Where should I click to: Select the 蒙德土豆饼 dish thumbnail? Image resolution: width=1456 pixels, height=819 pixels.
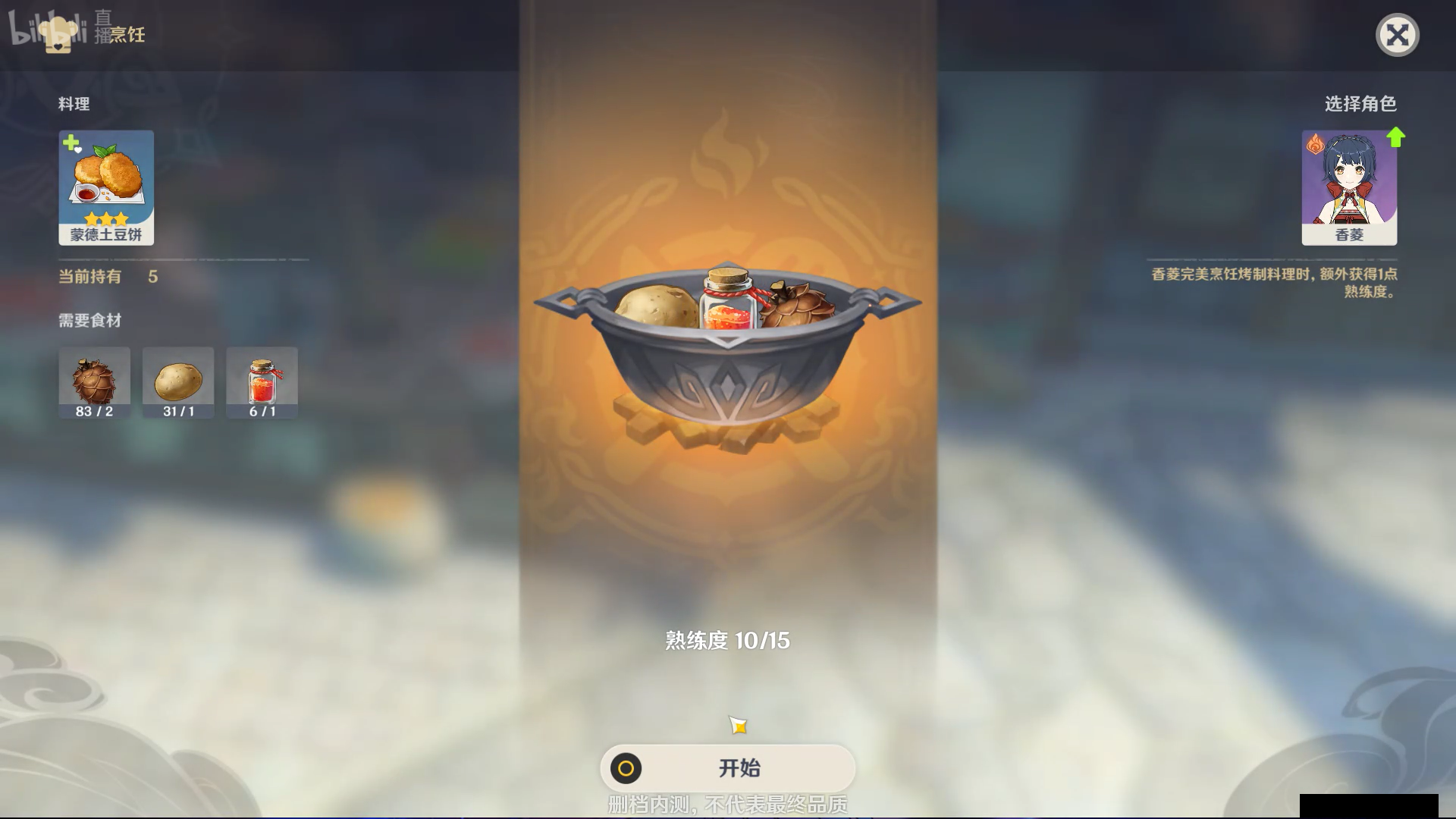(x=106, y=182)
